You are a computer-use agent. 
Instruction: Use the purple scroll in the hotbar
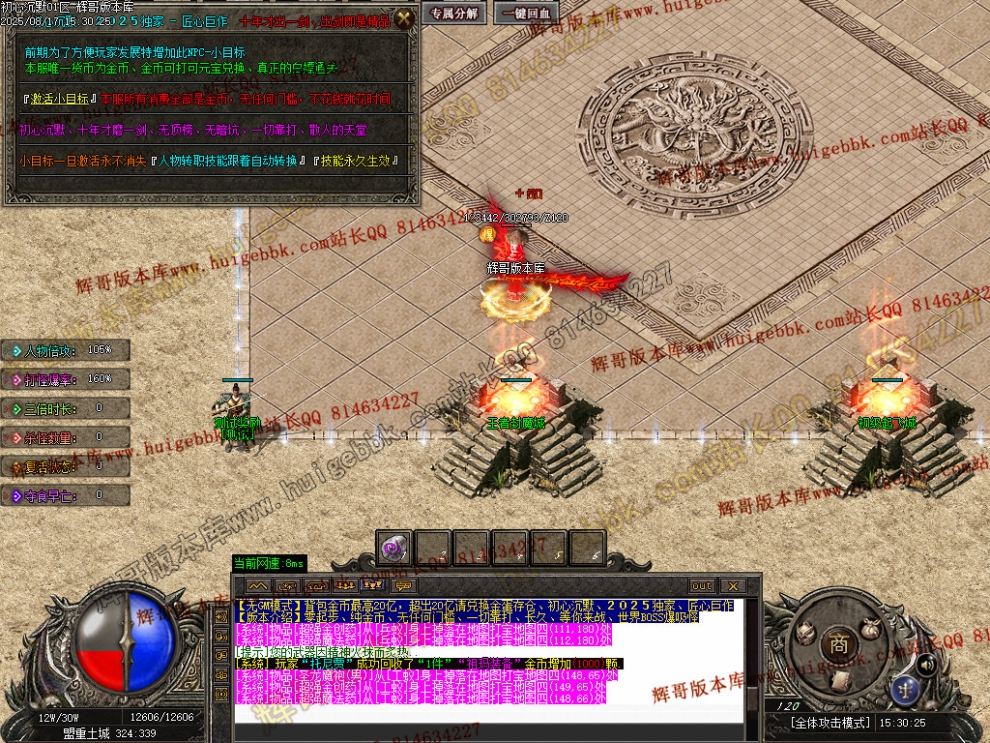tap(394, 548)
